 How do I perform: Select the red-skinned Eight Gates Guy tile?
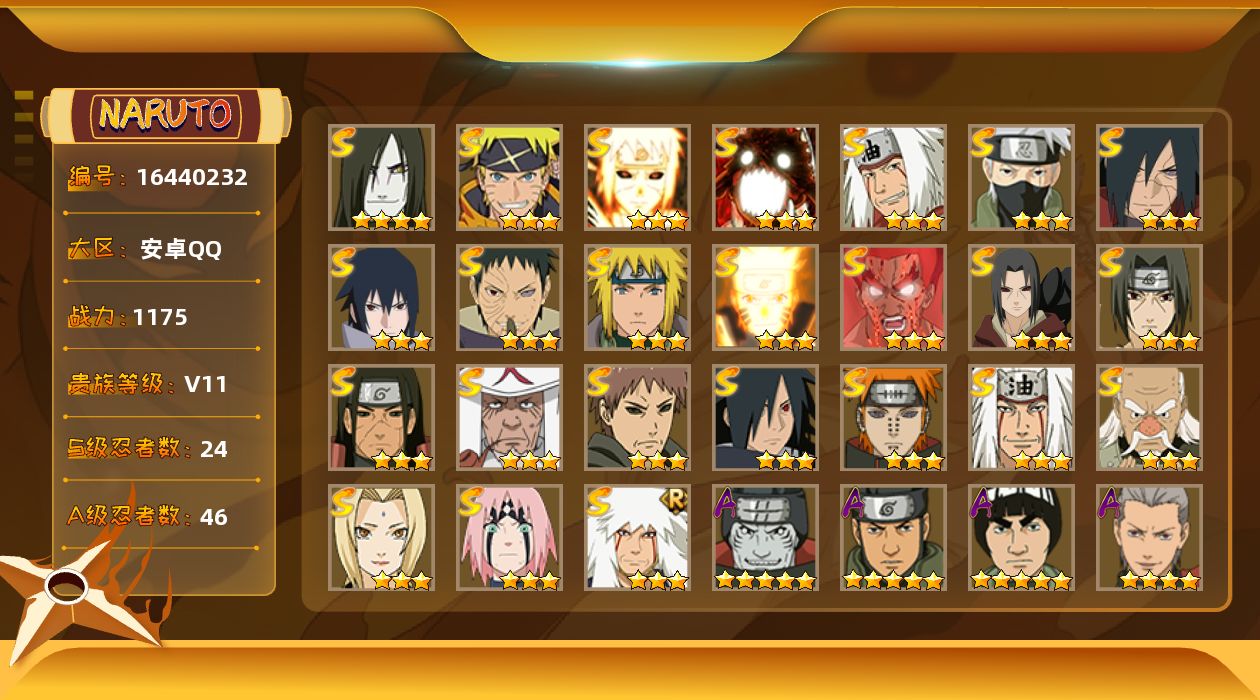pos(893,297)
